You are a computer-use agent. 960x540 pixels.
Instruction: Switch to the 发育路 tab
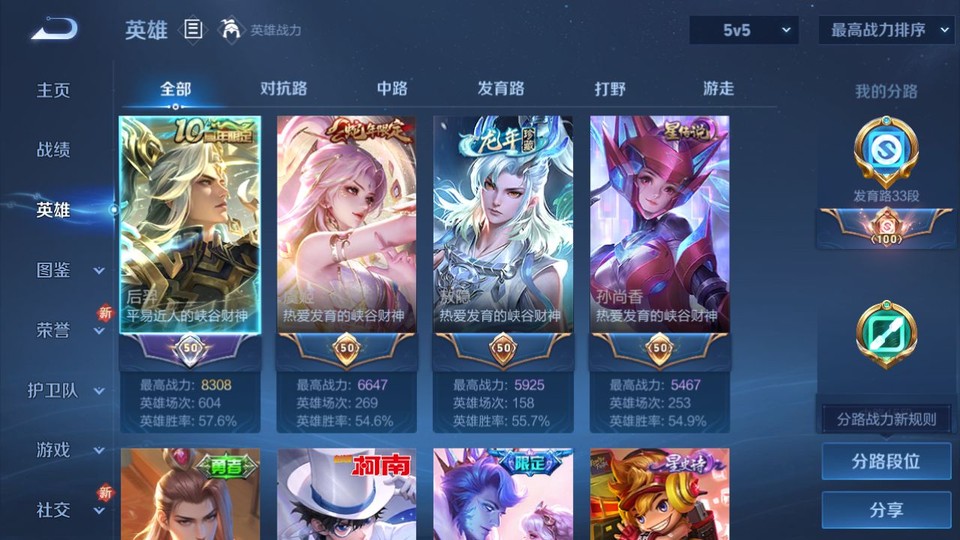[500, 89]
